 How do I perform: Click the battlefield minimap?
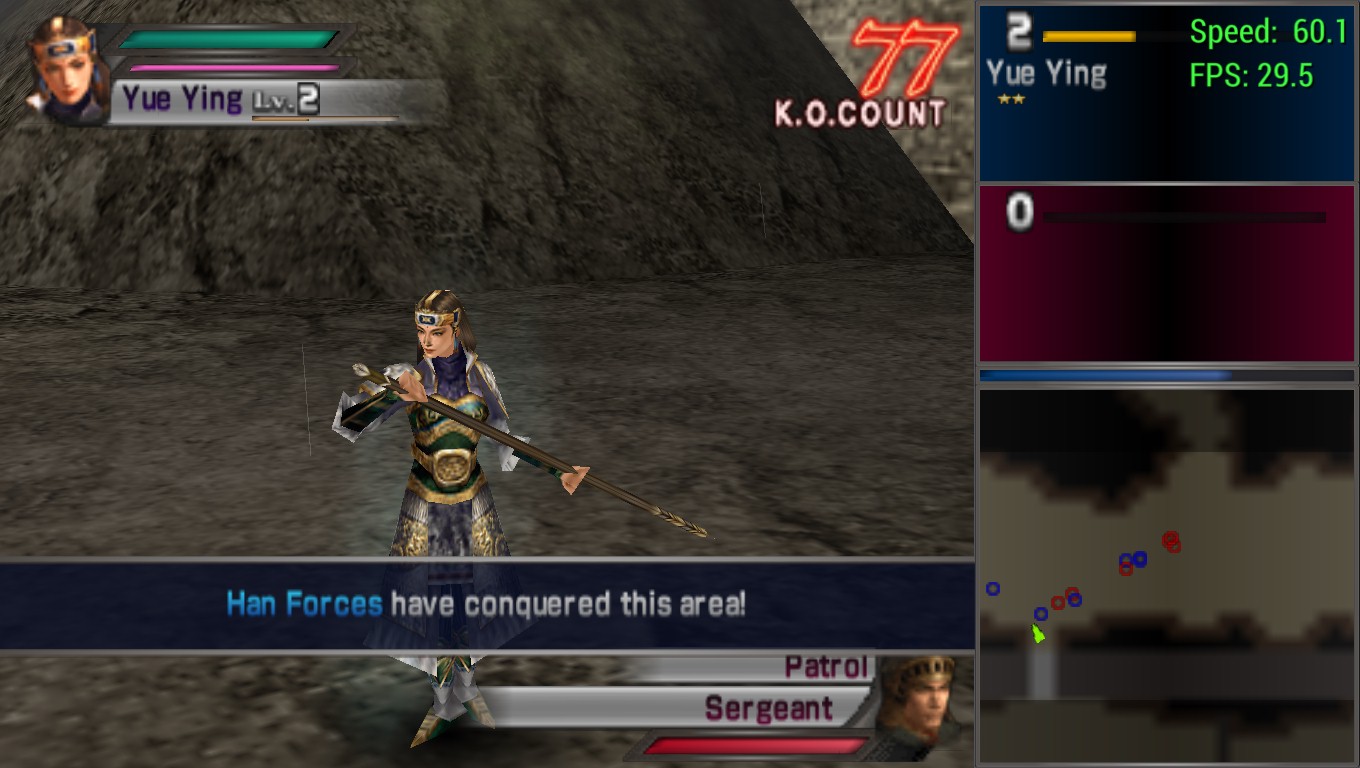pos(1166,575)
